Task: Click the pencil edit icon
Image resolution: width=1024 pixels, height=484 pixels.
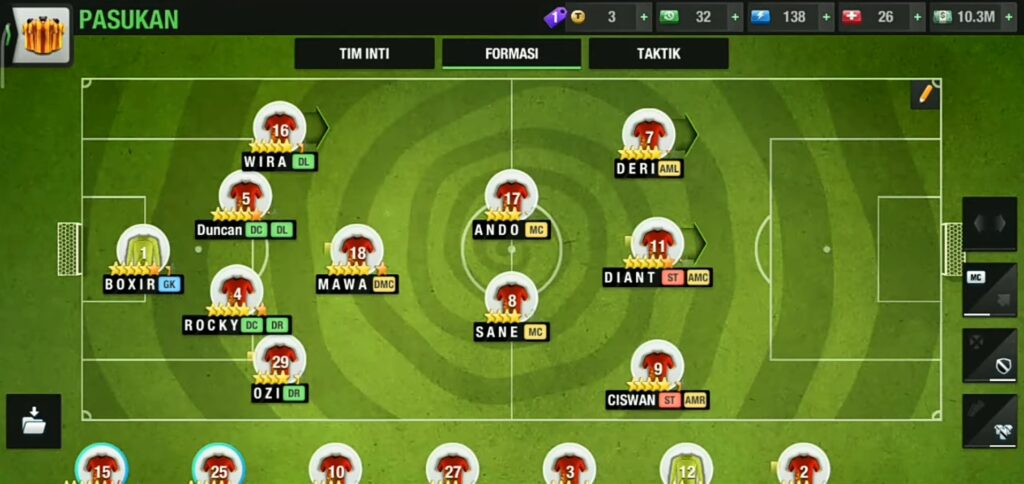Action: tap(925, 94)
